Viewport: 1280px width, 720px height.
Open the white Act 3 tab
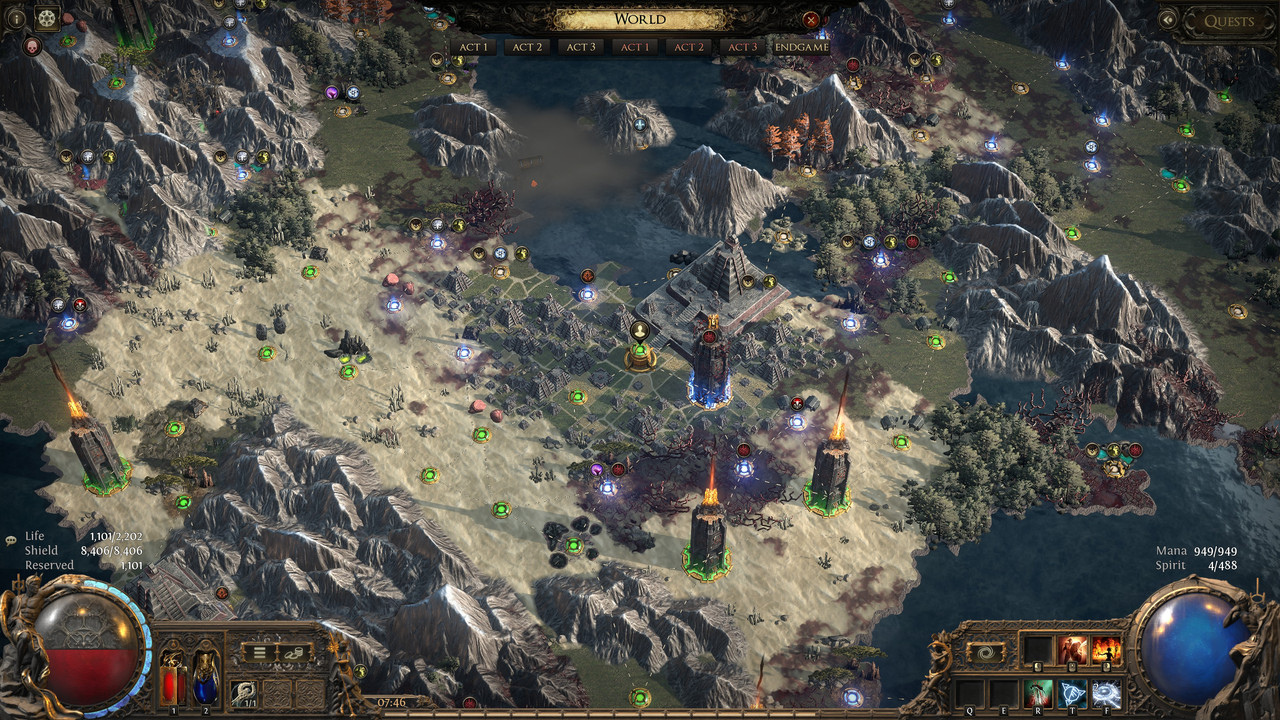(580, 47)
